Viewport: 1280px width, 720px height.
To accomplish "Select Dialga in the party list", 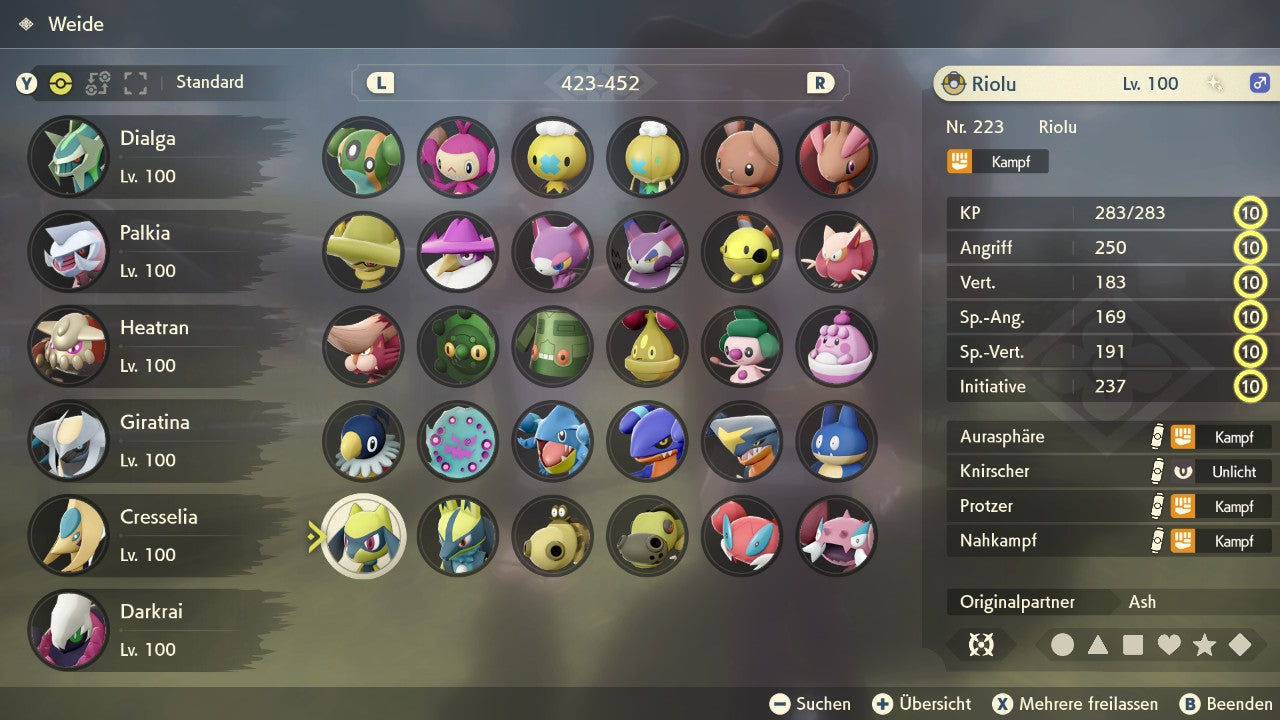I will pyautogui.click(x=150, y=157).
